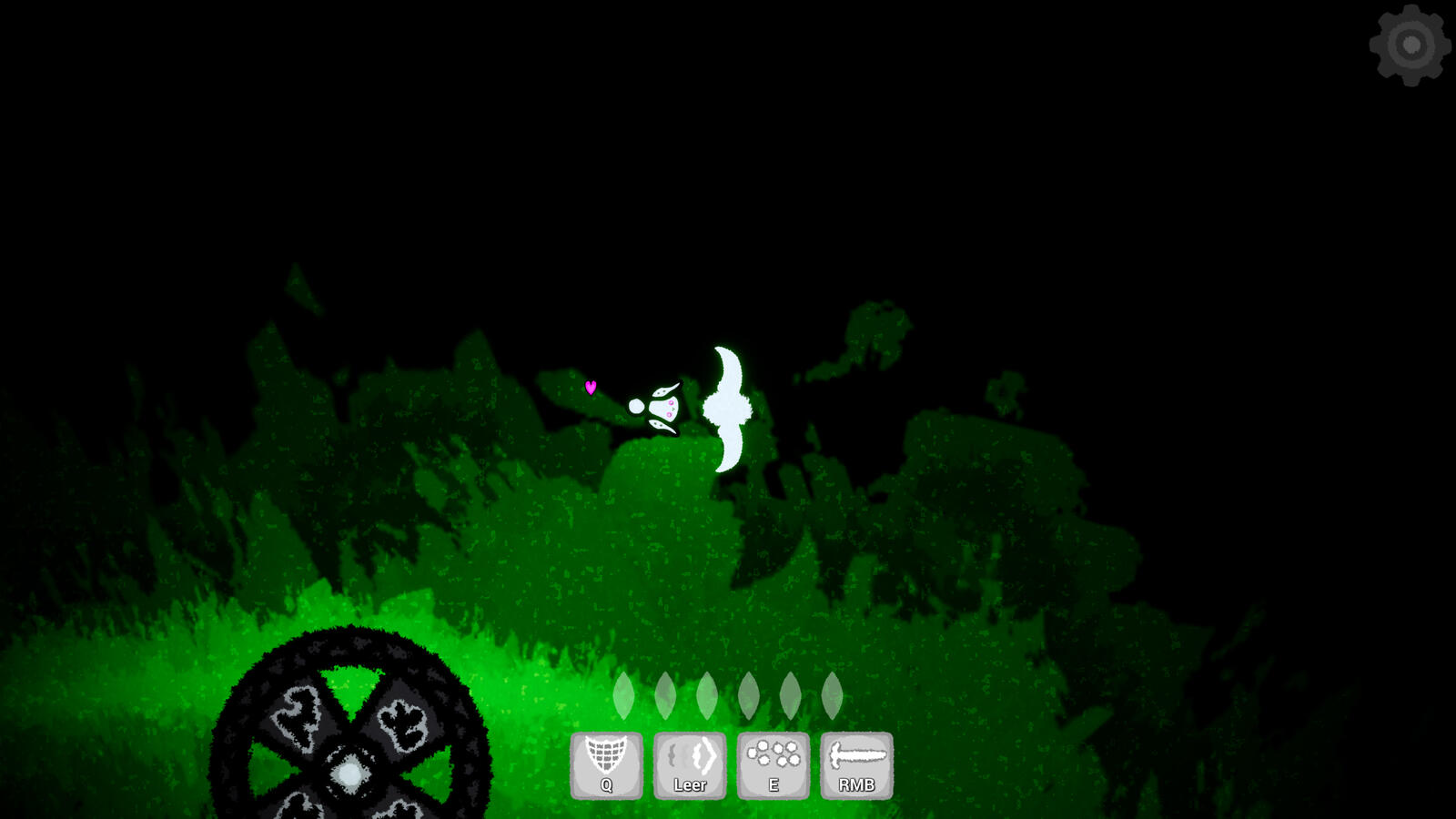Click the Q key label under shield
1456x819 pixels.
[604, 783]
